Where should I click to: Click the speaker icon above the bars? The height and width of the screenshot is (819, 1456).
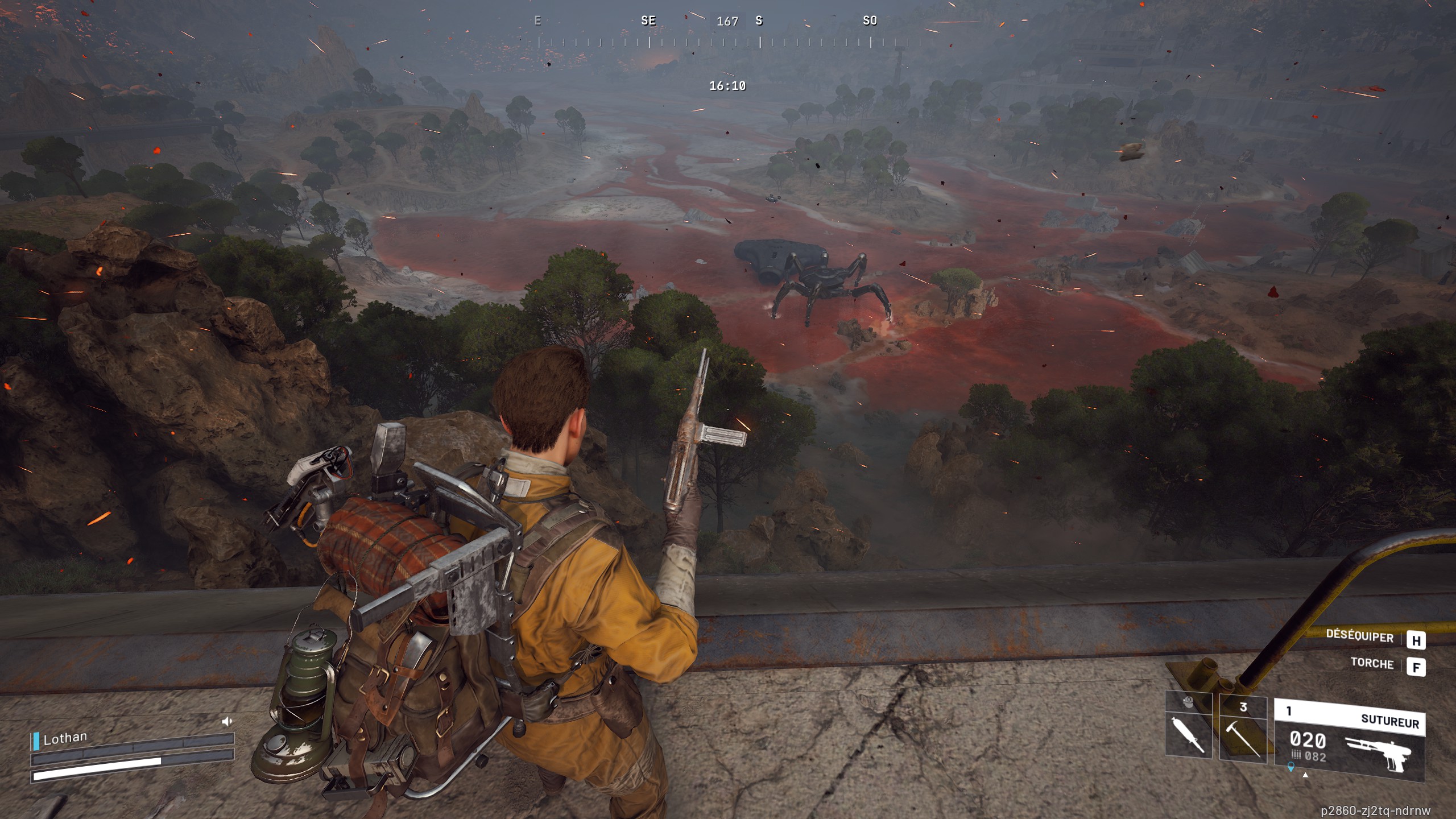pos(227,722)
